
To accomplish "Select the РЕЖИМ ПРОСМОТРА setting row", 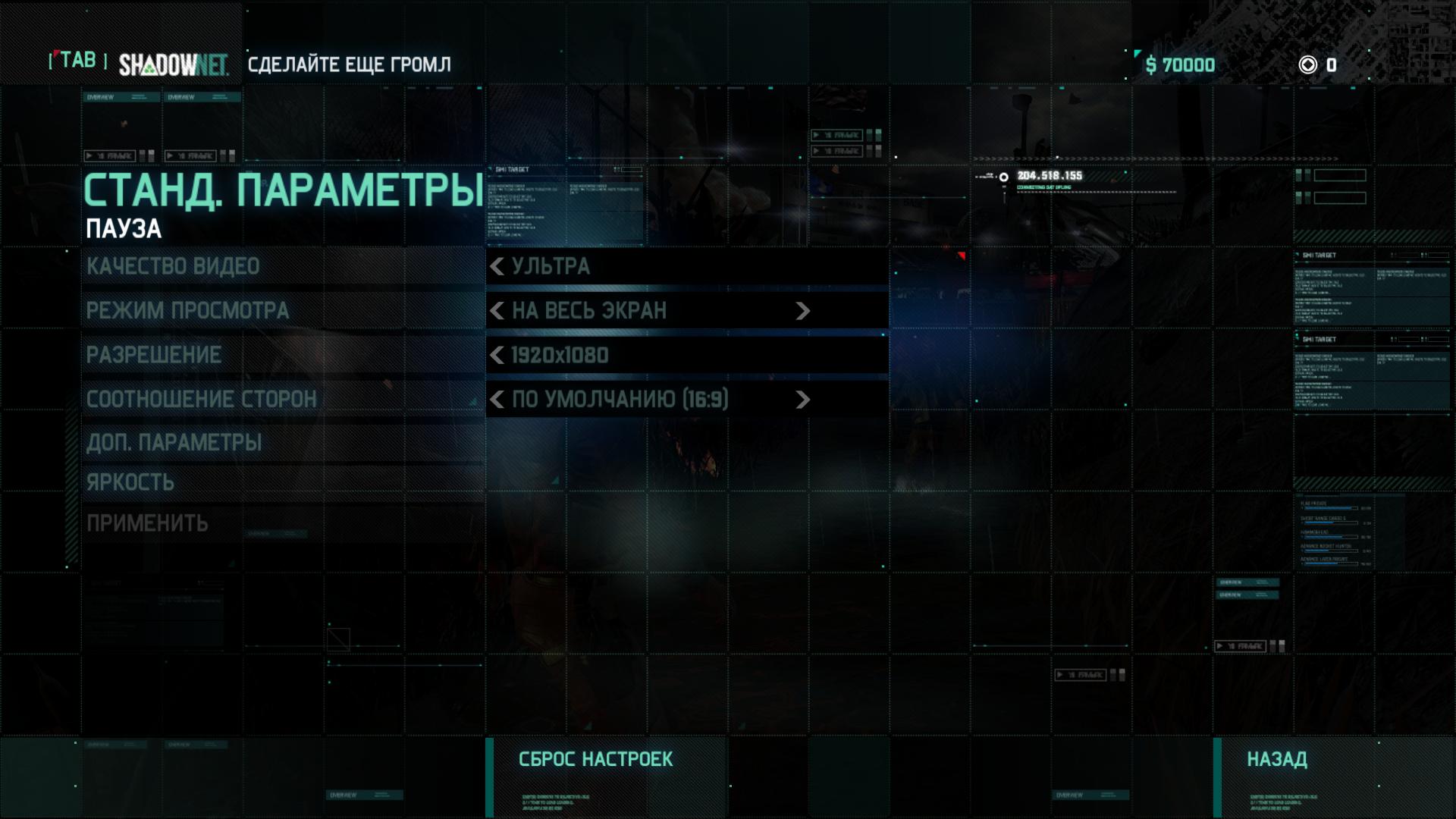I will click(x=187, y=311).
